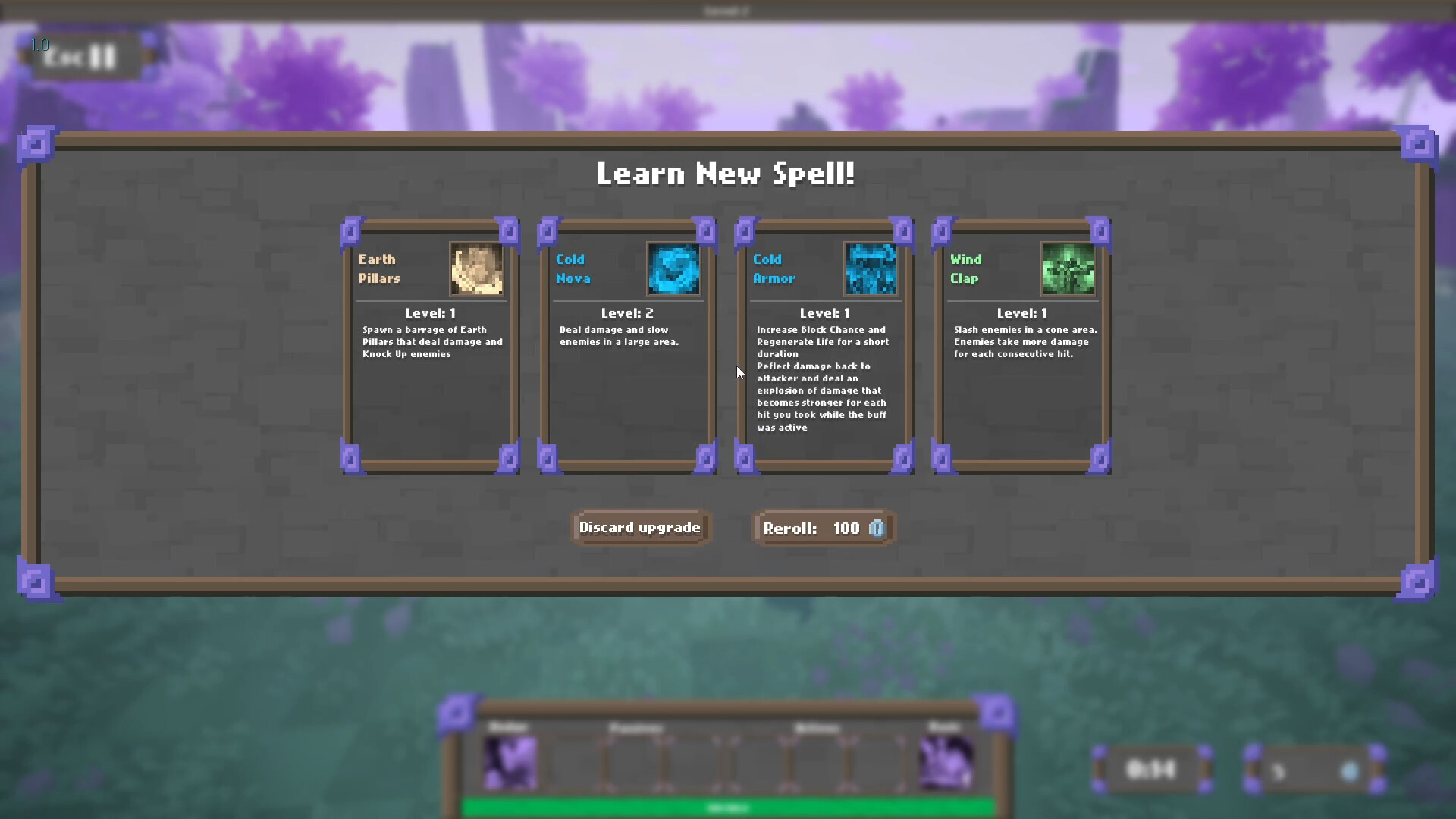Select the Wind Clap spell icon

tap(1068, 269)
